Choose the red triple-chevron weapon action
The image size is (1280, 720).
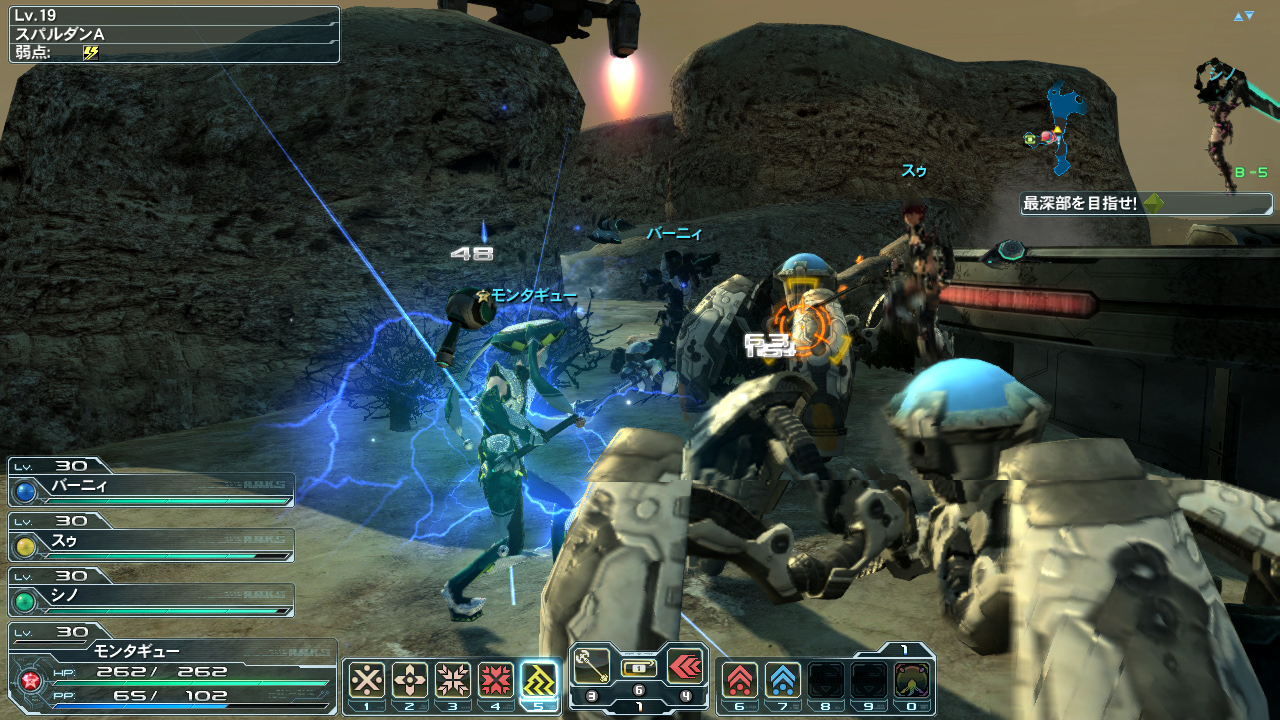685,665
